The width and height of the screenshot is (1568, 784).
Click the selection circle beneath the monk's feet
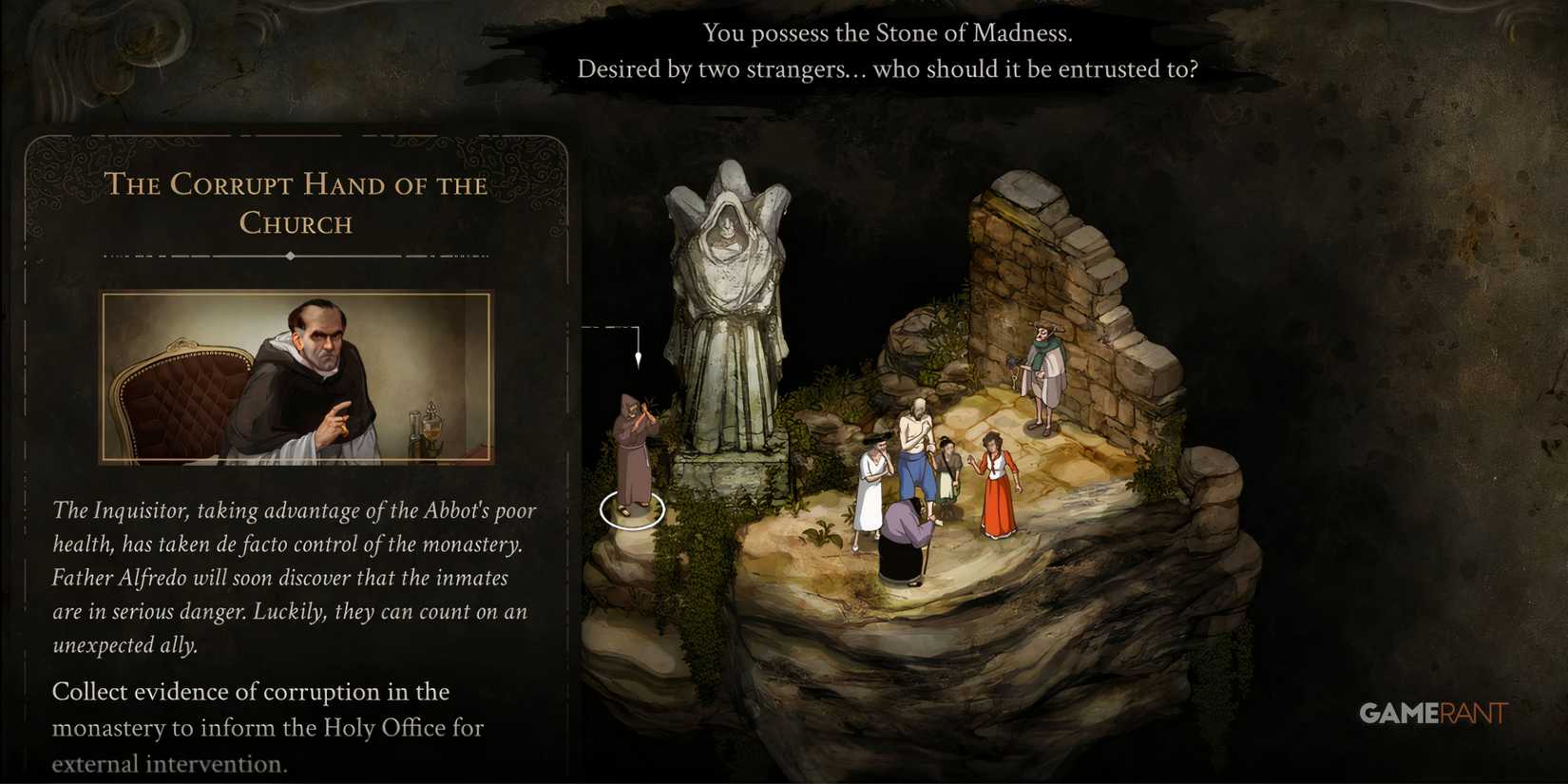click(x=632, y=511)
